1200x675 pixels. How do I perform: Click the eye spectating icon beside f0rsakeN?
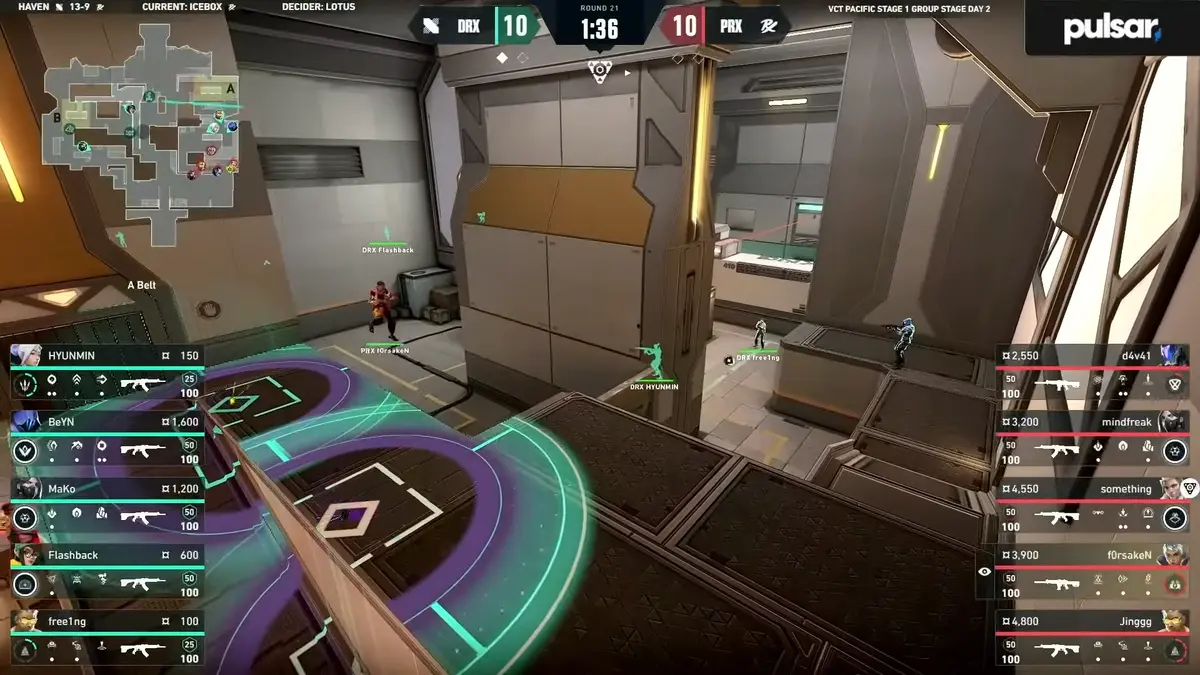coord(985,571)
